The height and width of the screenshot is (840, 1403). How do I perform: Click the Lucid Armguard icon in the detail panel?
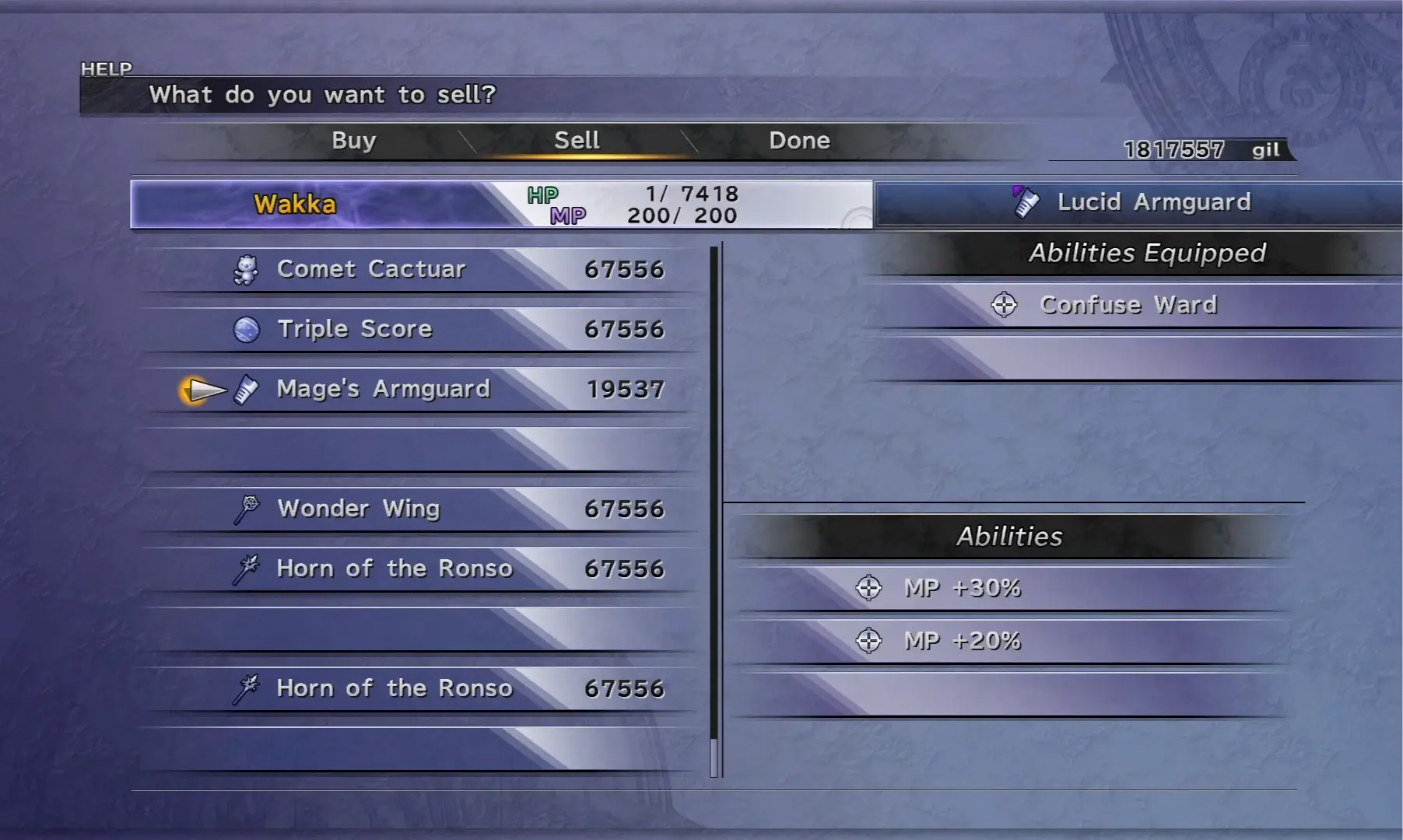pyautogui.click(x=1026, y=201)
